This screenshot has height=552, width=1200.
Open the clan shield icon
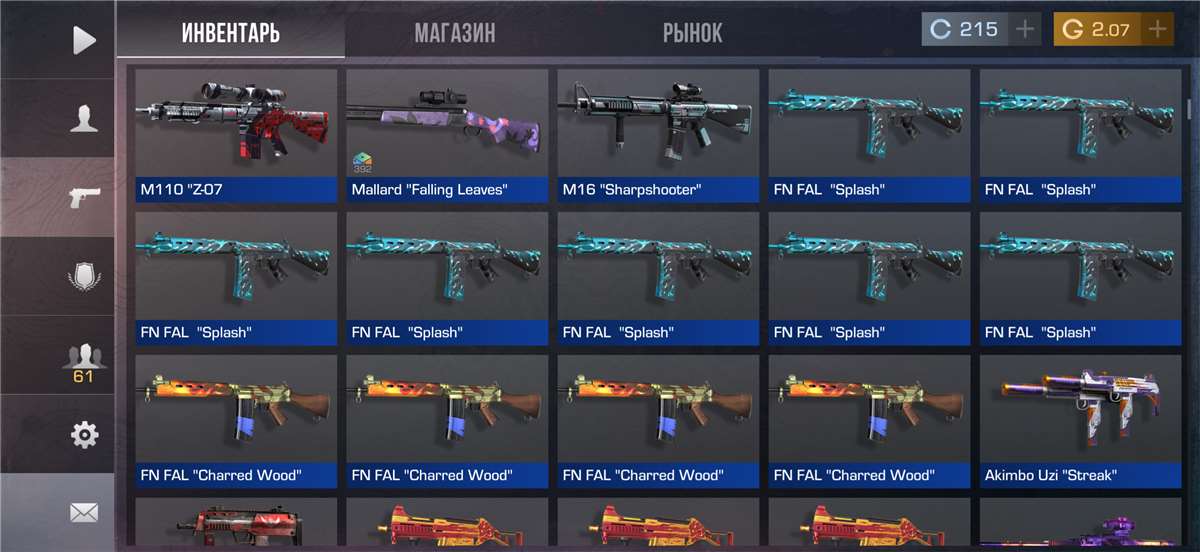(x=85, y=276)
